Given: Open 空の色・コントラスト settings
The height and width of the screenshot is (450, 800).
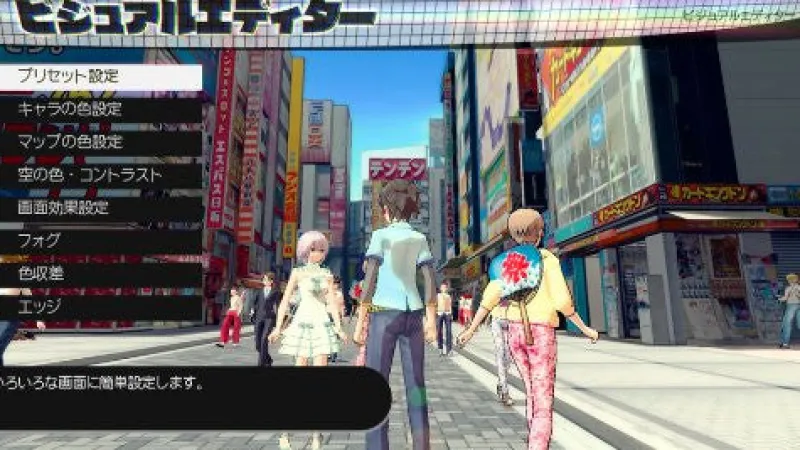Looking at the screenshot, I should tap(100, 176).
